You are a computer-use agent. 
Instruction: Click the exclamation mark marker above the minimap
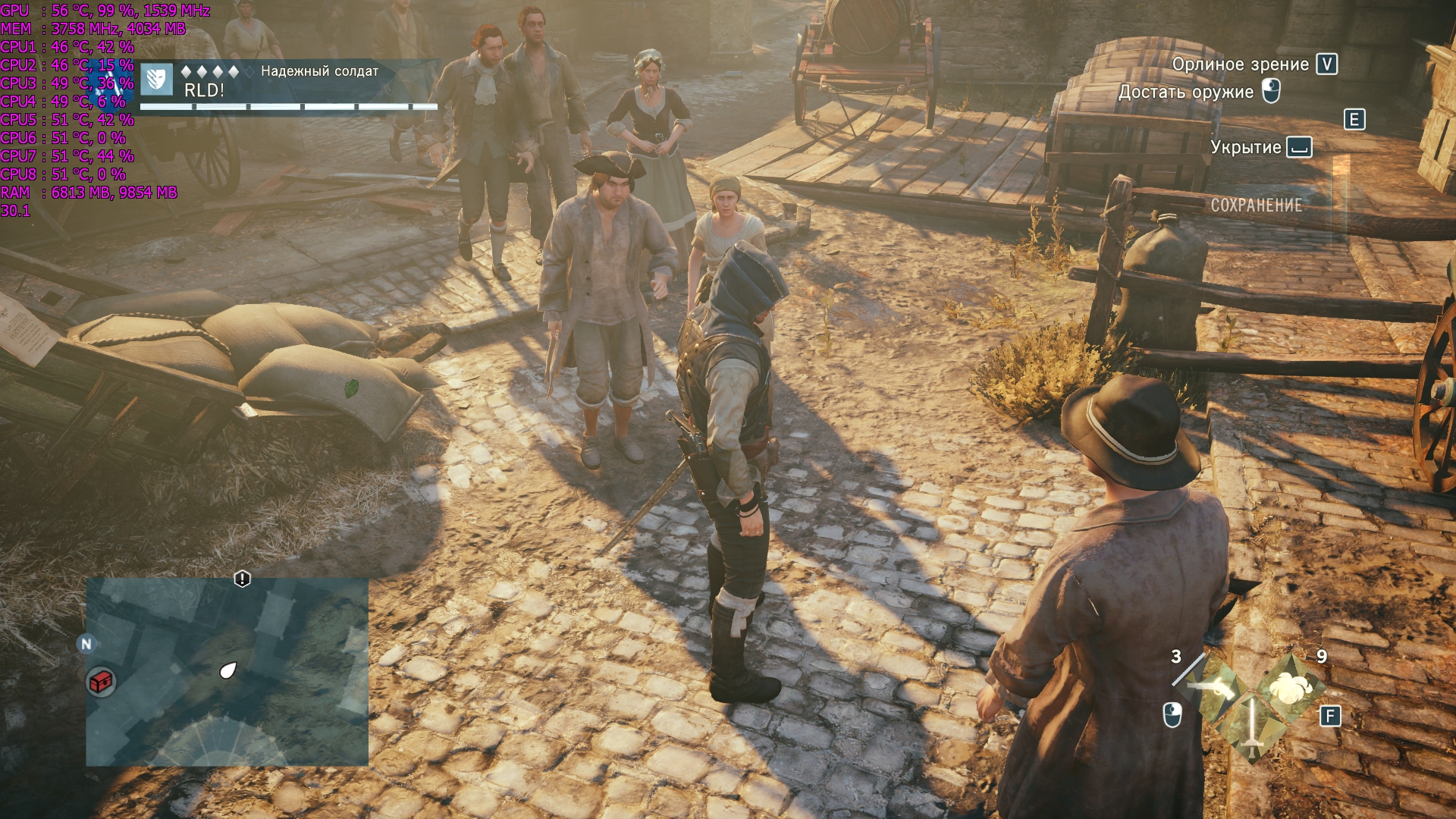coord(242,579)
